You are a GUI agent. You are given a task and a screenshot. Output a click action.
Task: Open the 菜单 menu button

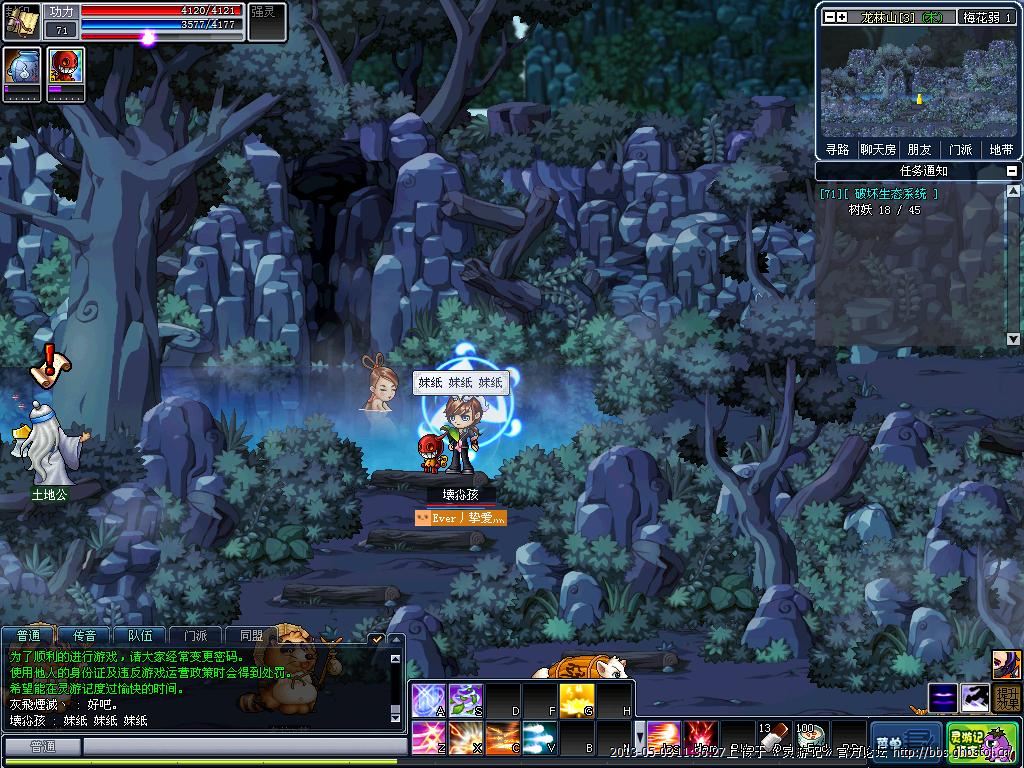(902, 741)
